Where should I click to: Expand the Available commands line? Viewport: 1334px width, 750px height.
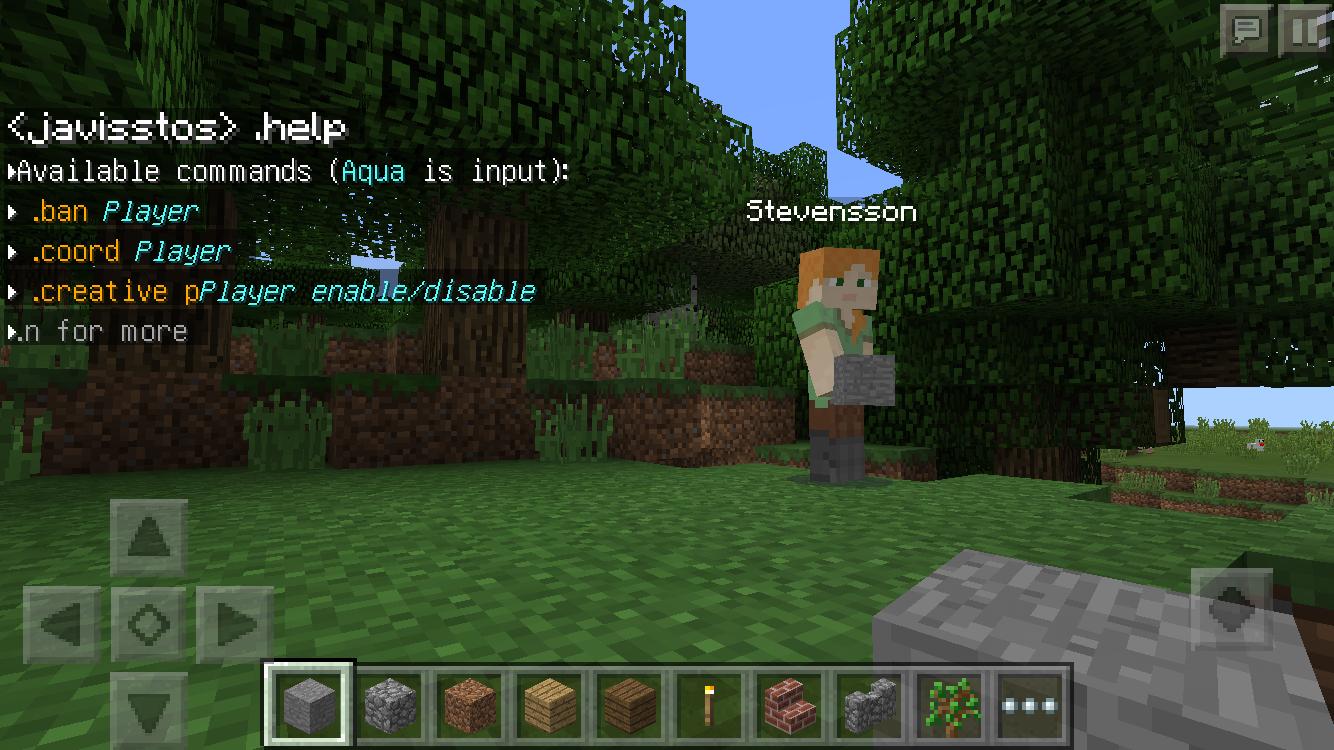click(x=10, y=171)
